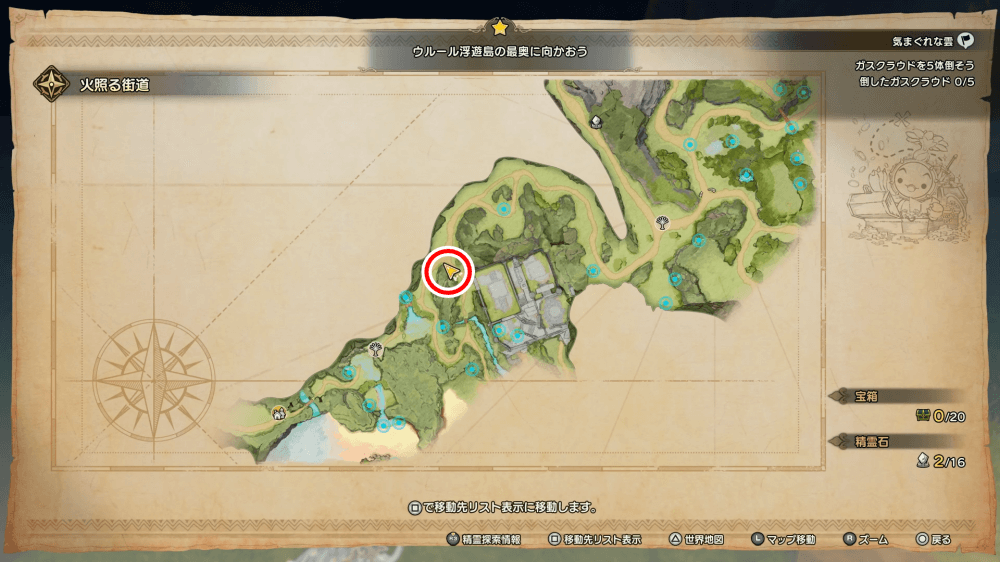Select the house marker on the map
1000x562 pixels.
tap(279, 409)
